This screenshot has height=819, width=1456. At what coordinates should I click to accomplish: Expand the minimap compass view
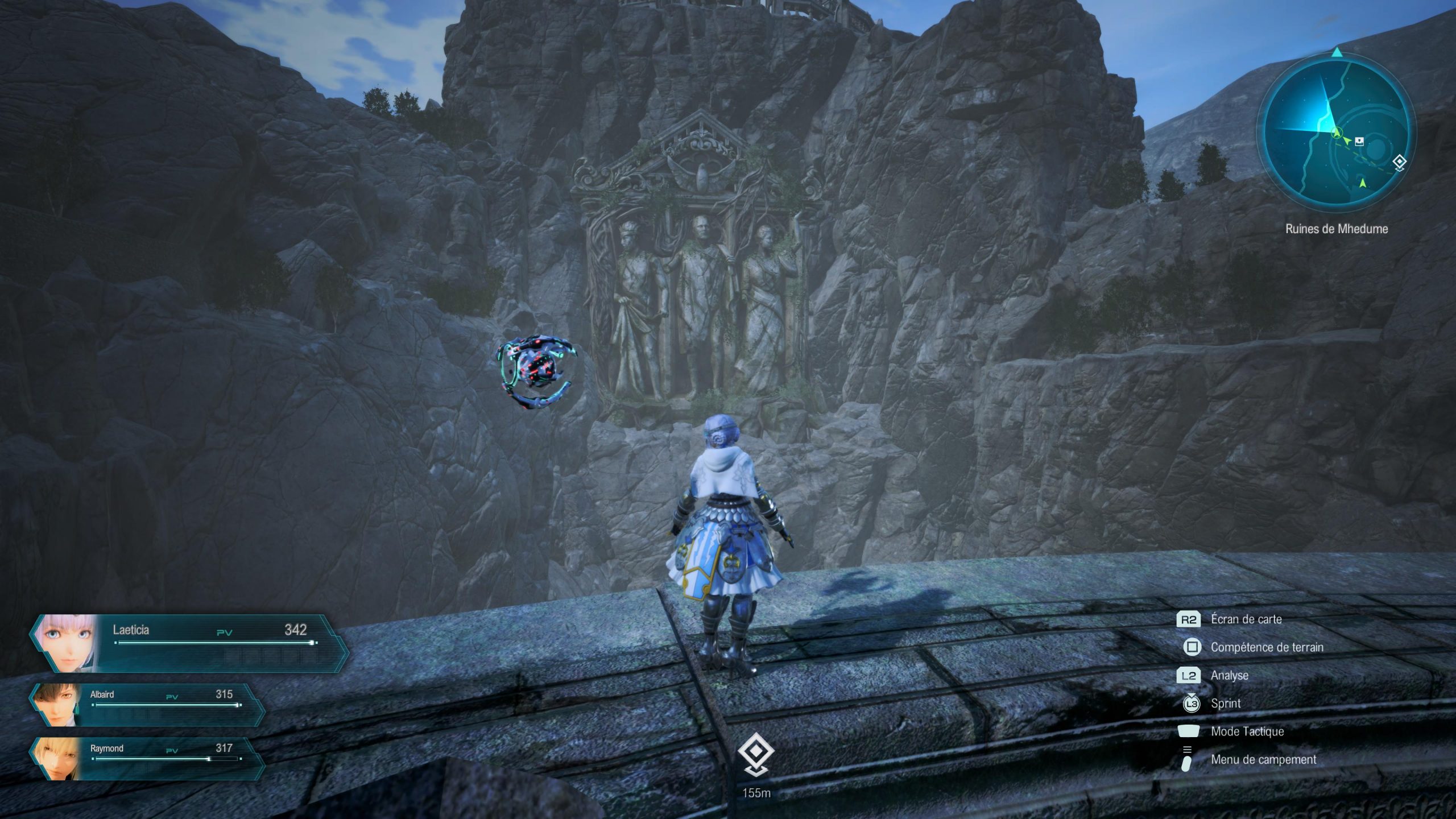point(1337,131)
